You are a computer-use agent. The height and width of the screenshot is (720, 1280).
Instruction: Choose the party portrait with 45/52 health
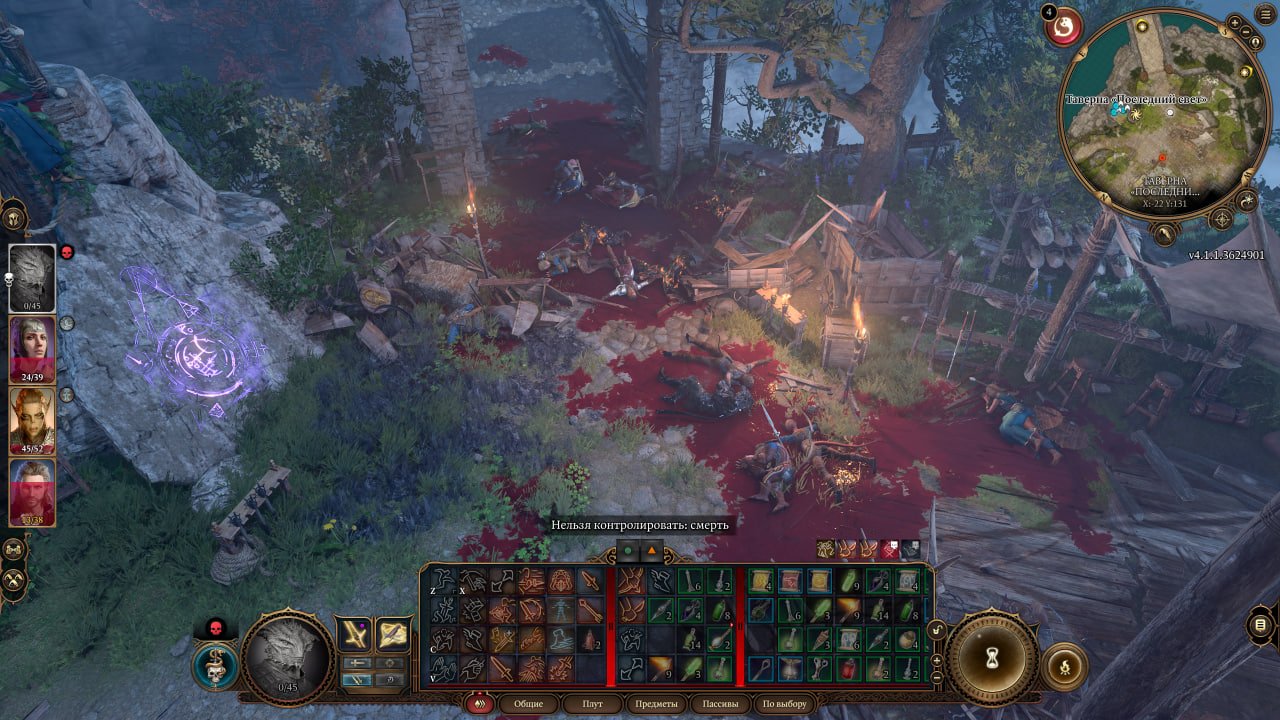click(x=32, y=421)
